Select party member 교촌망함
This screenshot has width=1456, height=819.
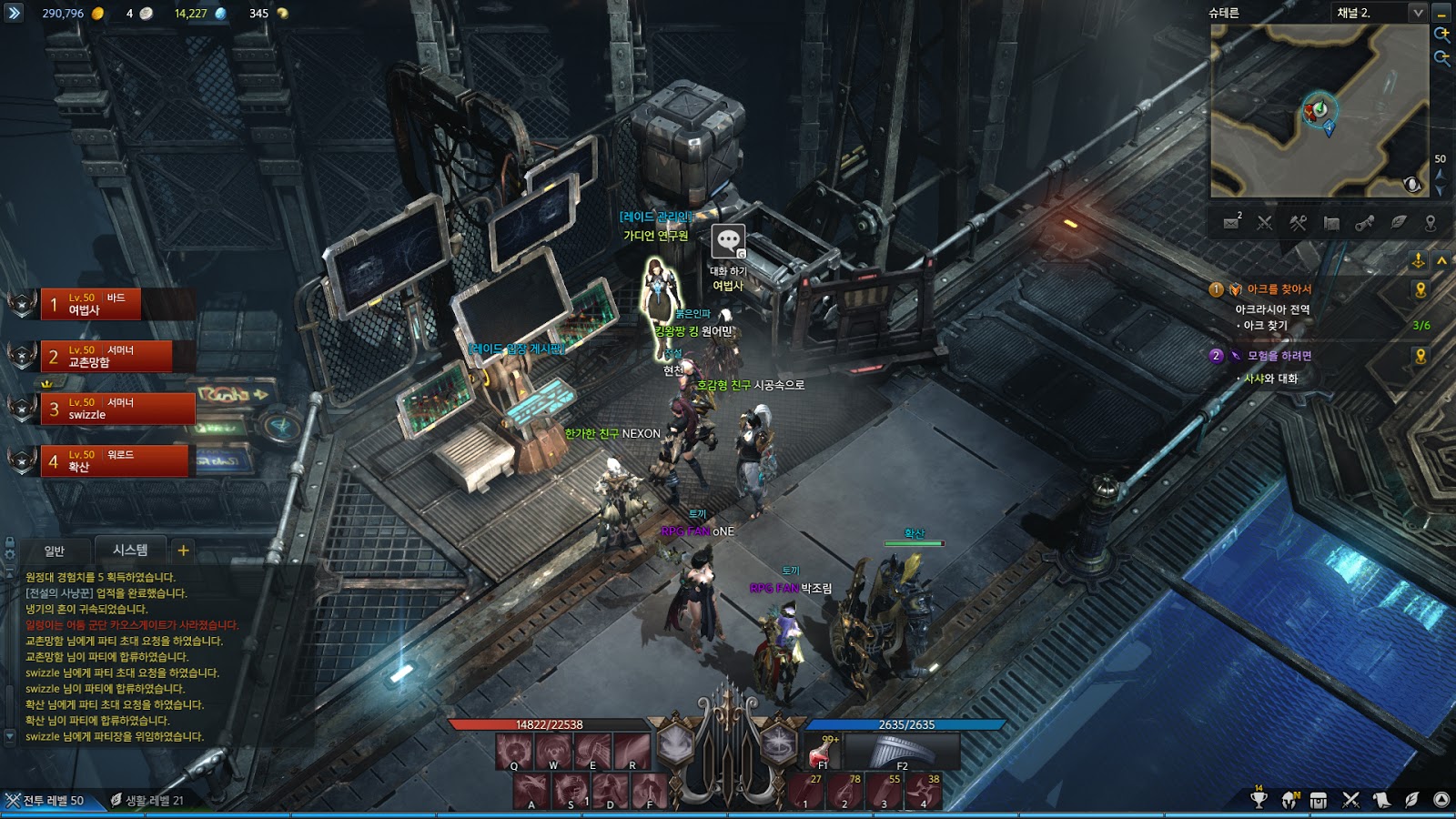(x=106, y=356)
